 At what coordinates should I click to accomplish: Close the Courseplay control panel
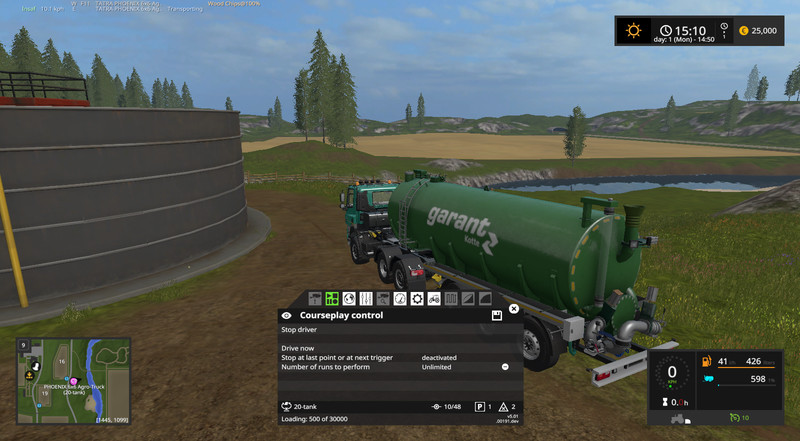pos(513,310)
